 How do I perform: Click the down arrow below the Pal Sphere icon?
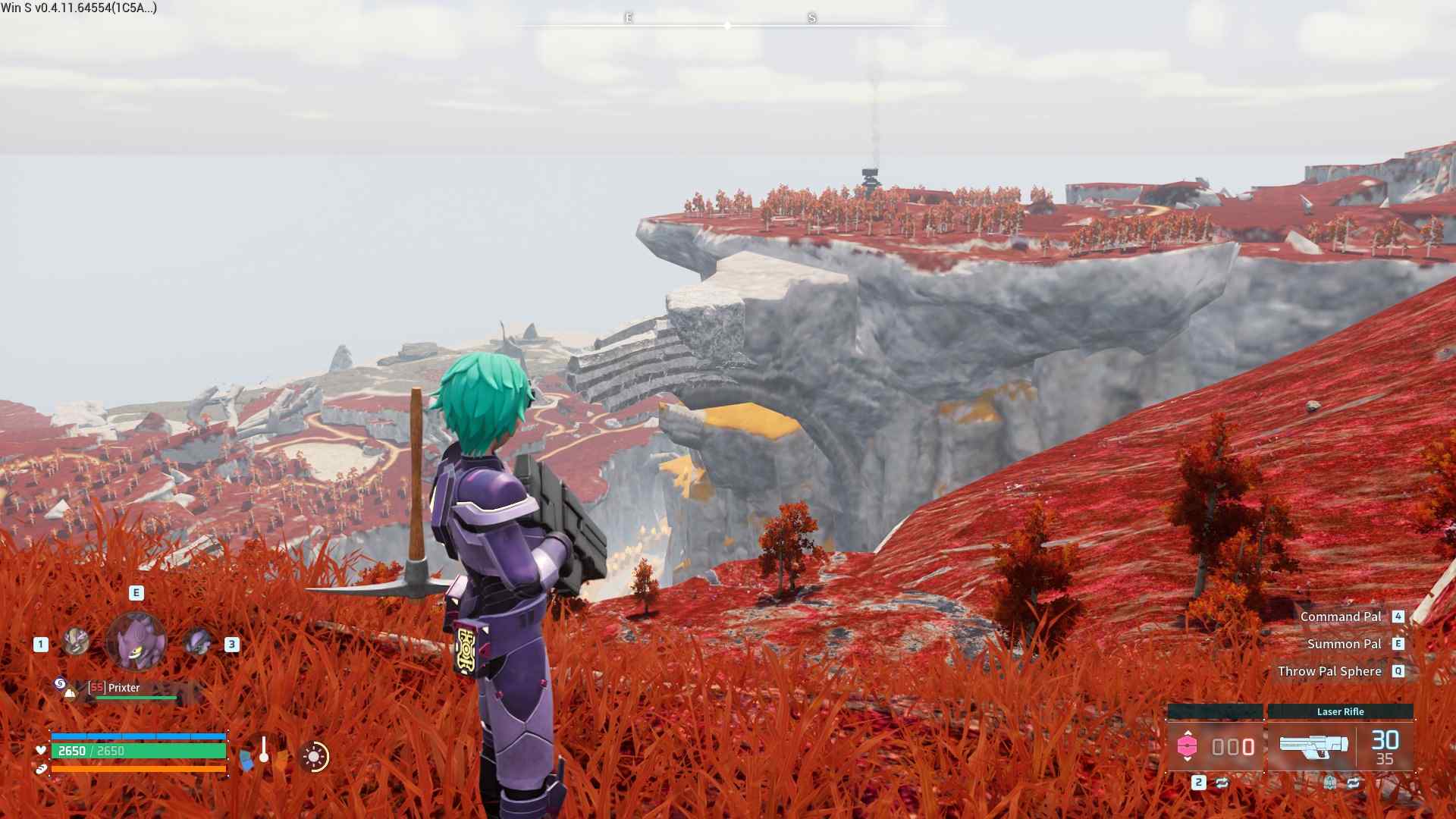click(1188, 759)
